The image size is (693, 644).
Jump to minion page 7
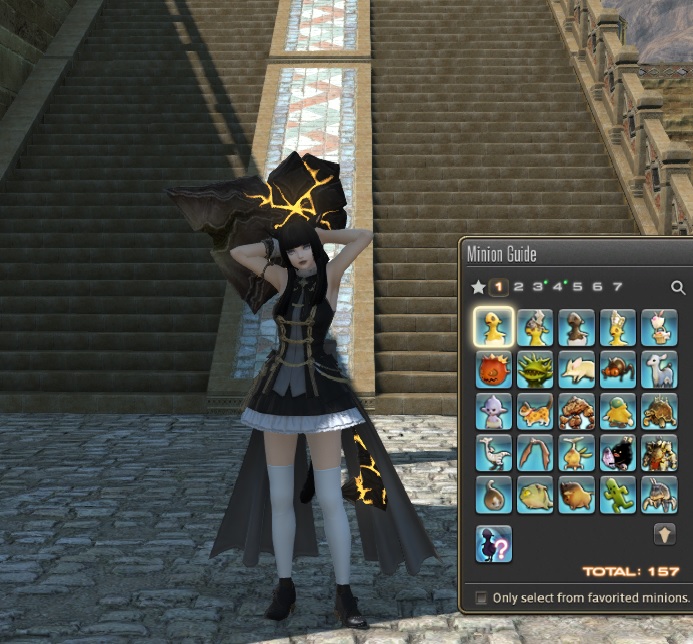(x=617, y=287)
